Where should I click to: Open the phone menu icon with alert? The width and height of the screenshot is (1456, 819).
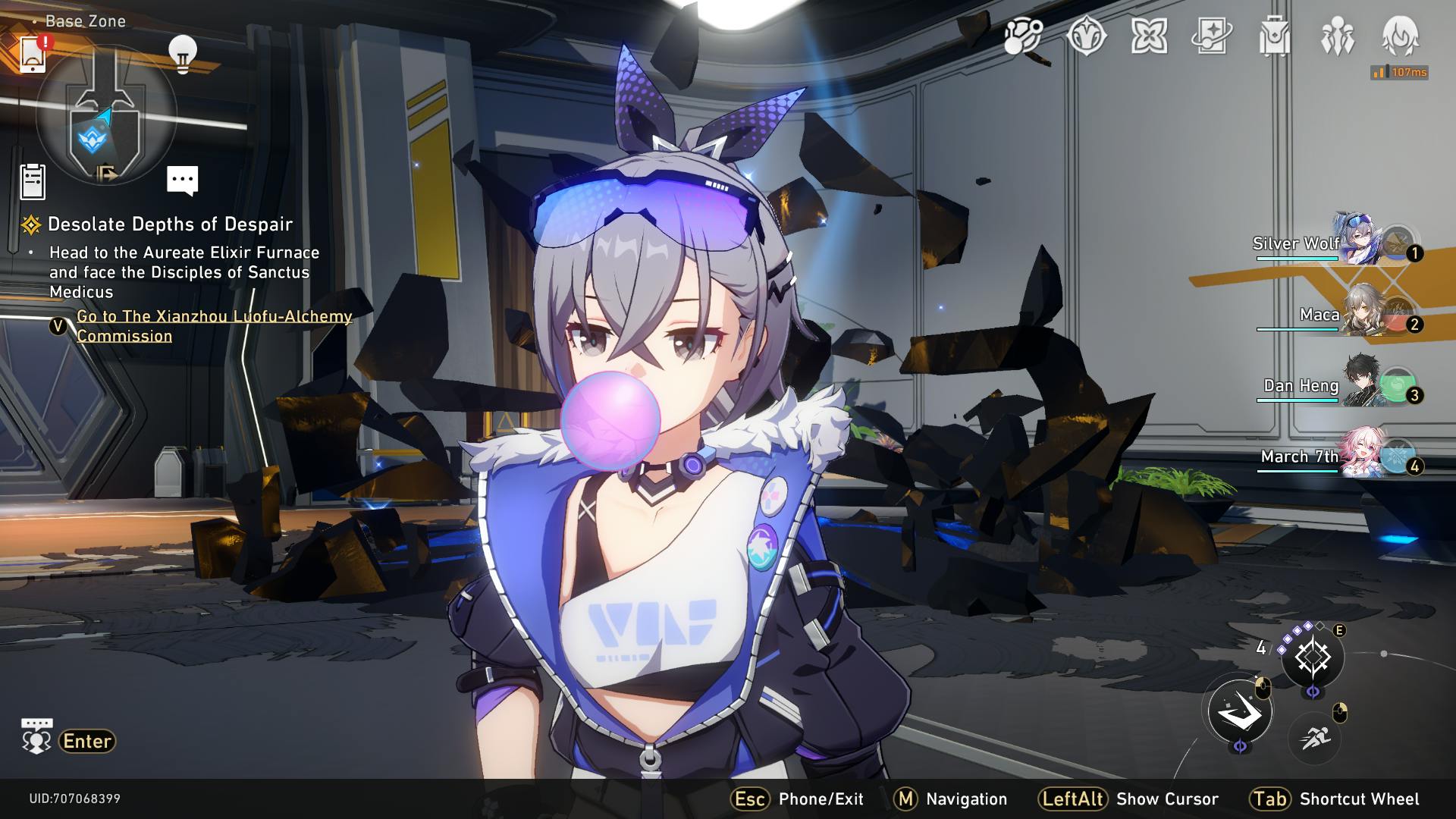coord(33,54)
